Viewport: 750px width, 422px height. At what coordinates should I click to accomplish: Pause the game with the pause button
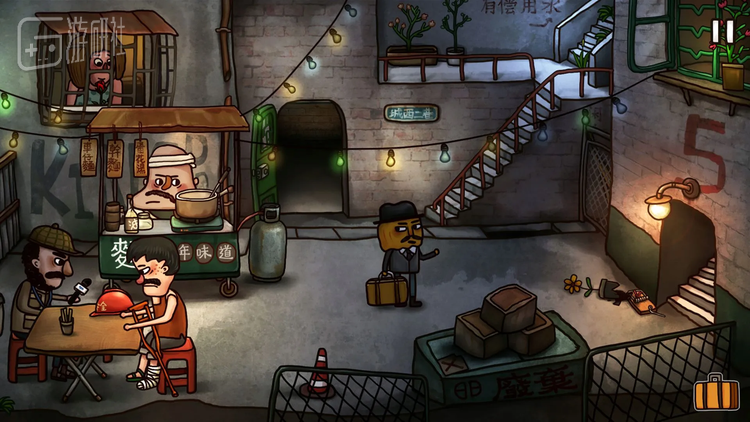pos(722,32)
